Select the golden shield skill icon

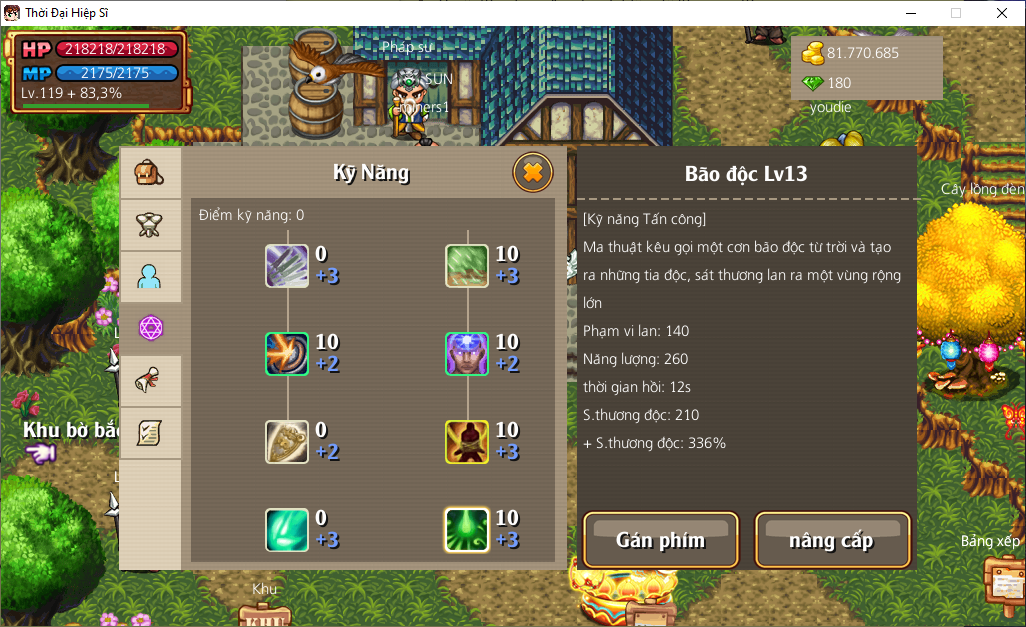[x=287, y=442]
